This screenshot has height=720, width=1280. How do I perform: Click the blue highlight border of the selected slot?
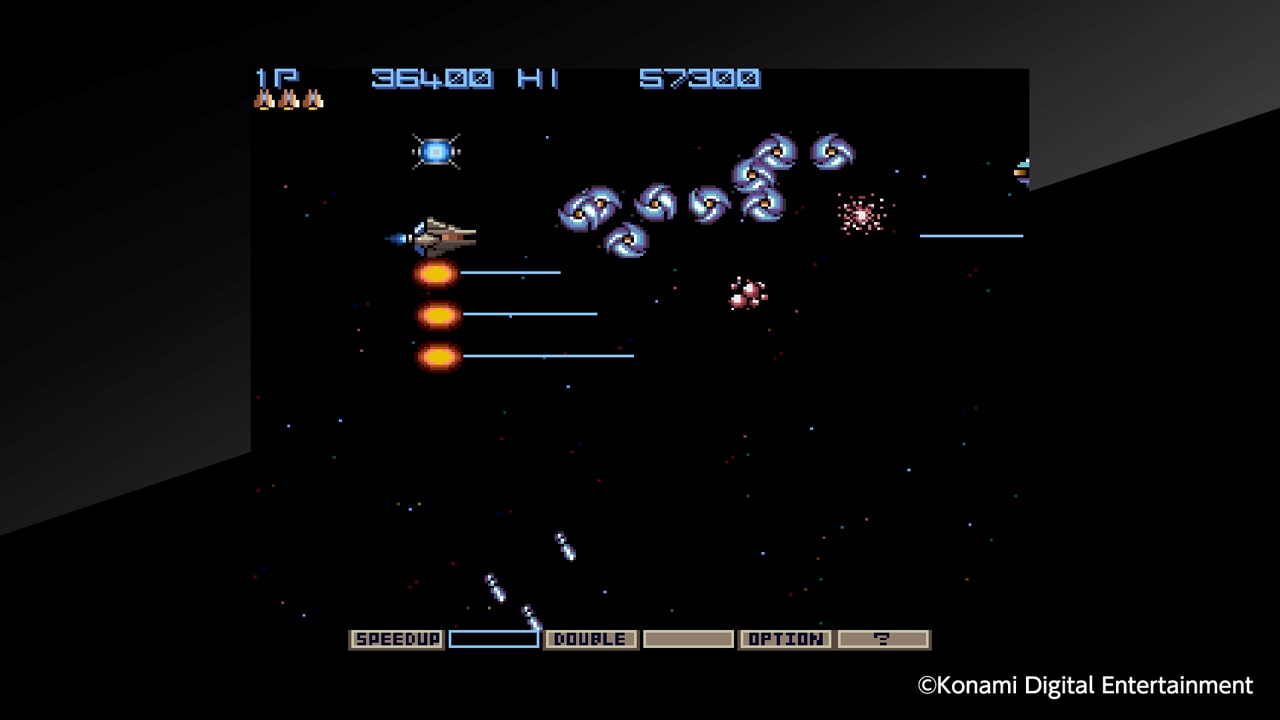point(493,630)
